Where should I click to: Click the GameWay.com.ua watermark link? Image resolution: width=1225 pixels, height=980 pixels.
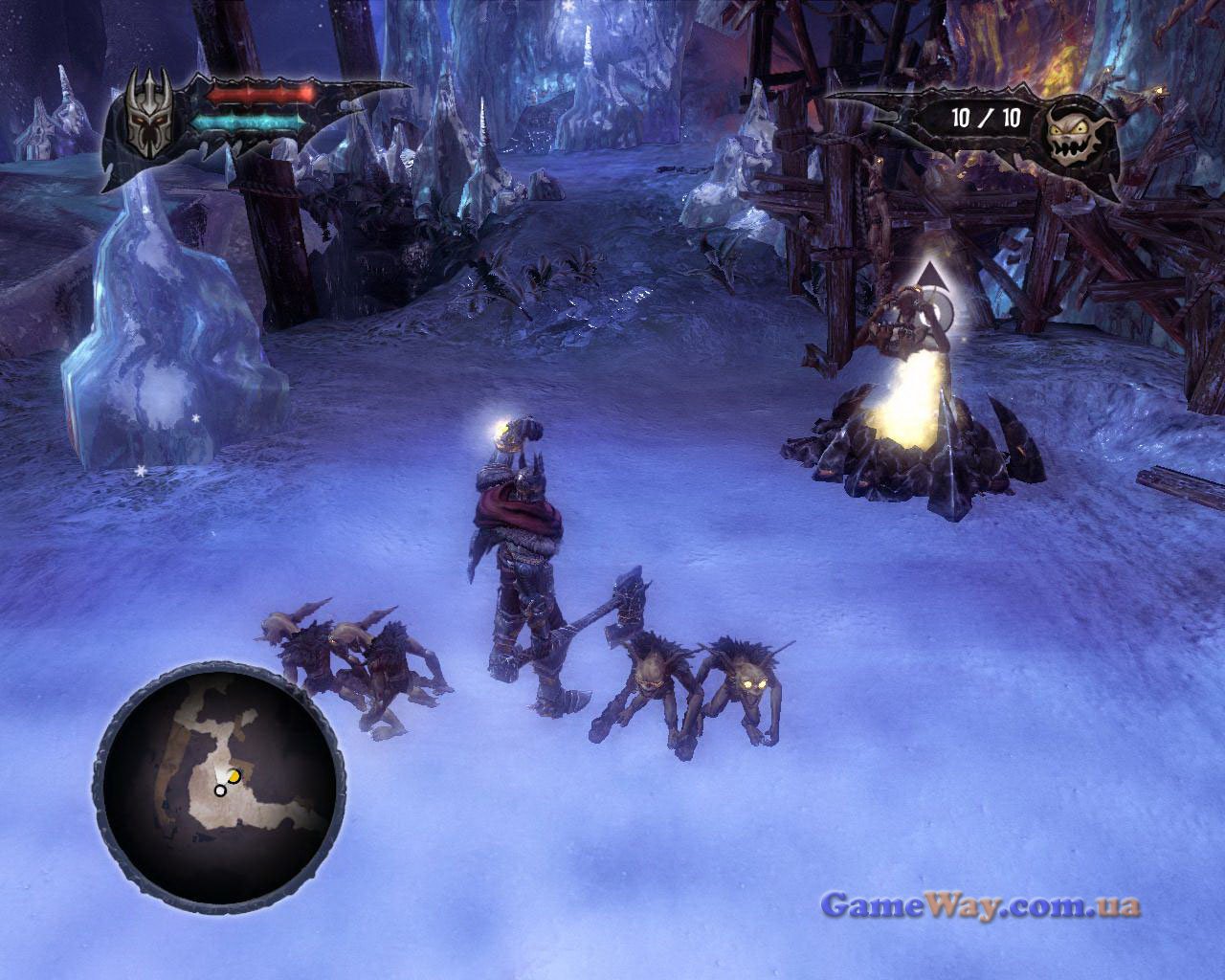coord(980,904)
